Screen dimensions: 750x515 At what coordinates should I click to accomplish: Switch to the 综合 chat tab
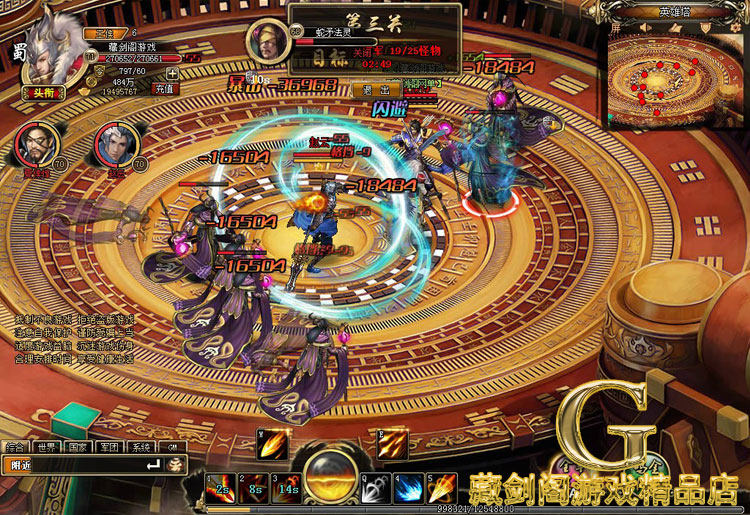[x=15, y=447]
